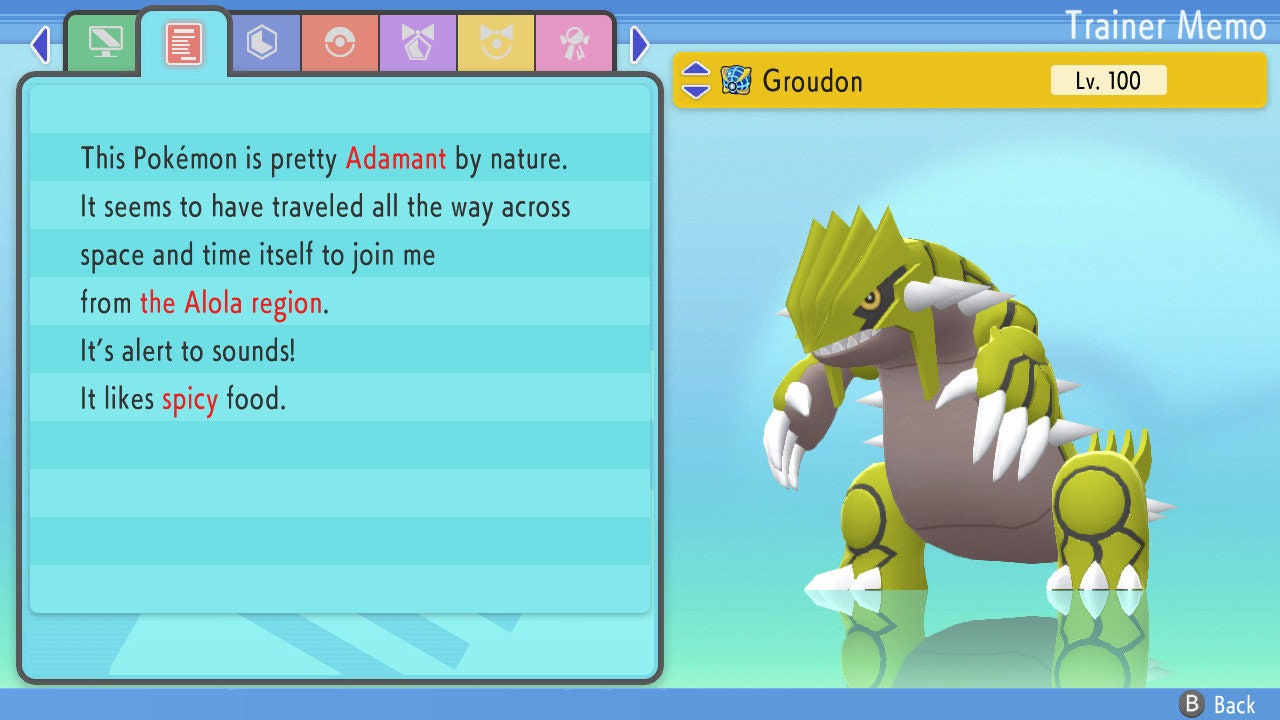Switch to the pink rosette tab
This screenshot has width=1280, height=720.
pos(574,43)
